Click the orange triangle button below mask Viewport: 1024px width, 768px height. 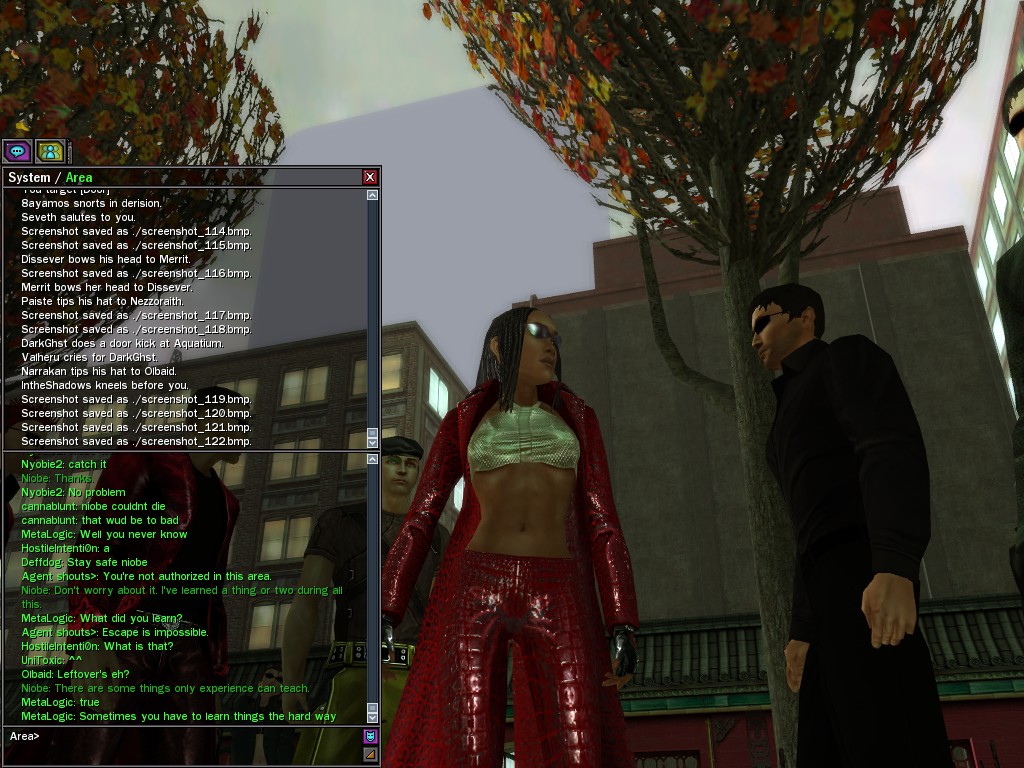[370, 754]
